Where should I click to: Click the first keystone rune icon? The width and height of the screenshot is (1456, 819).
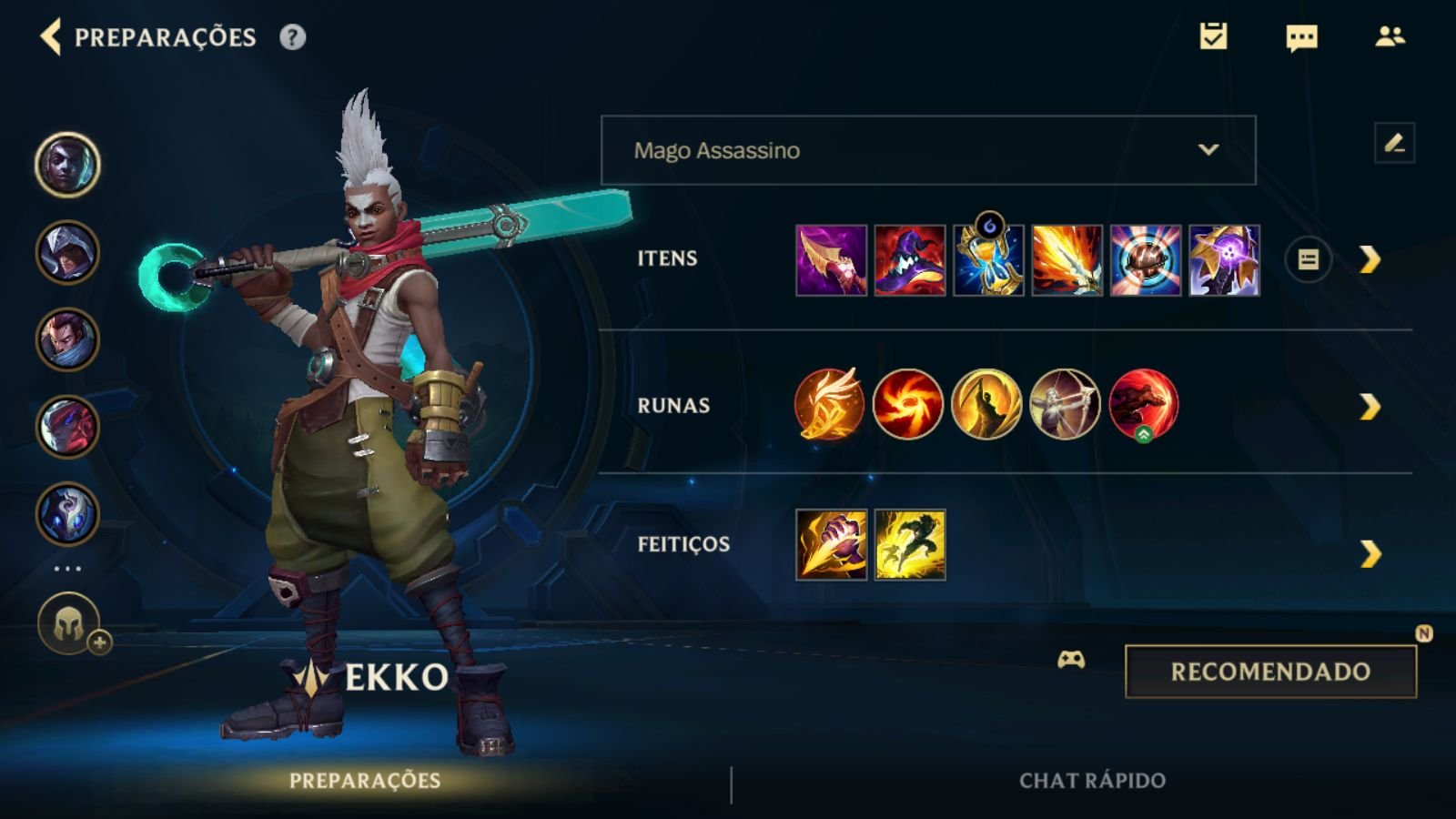(831, 405)
